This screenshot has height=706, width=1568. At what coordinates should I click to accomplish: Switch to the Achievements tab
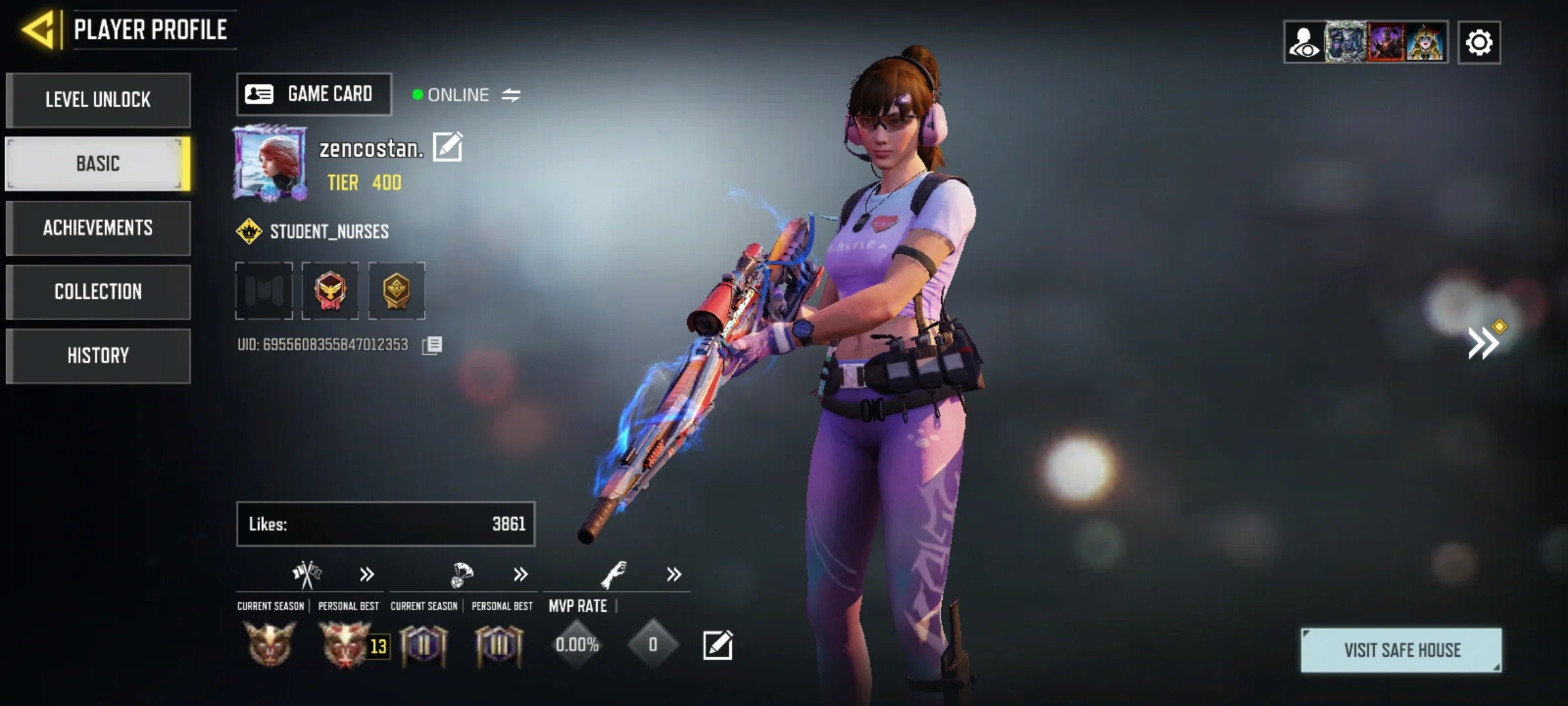(98, 227)
